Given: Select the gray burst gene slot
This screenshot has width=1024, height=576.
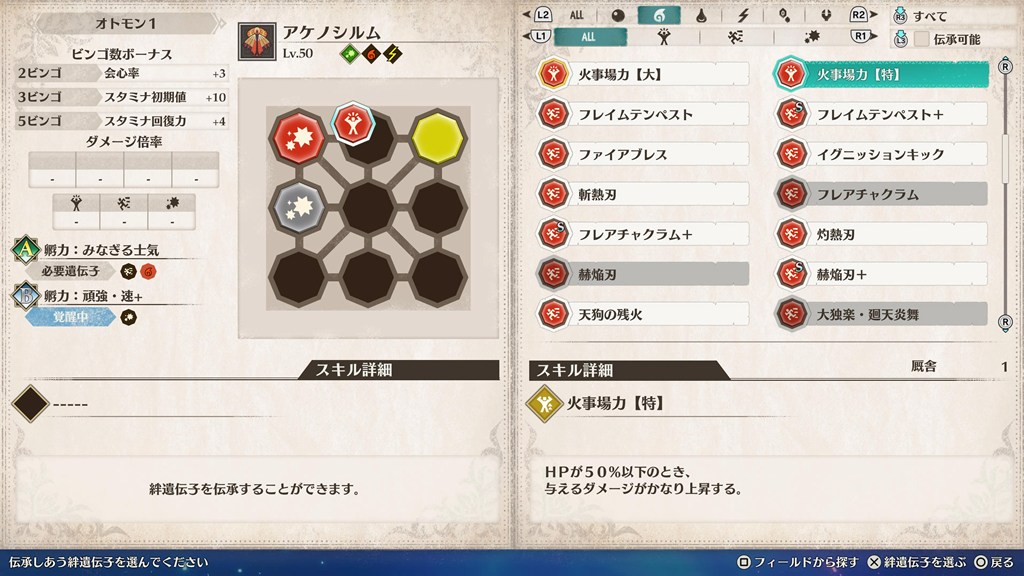Looking at the screenshot, I should [297, 207].
